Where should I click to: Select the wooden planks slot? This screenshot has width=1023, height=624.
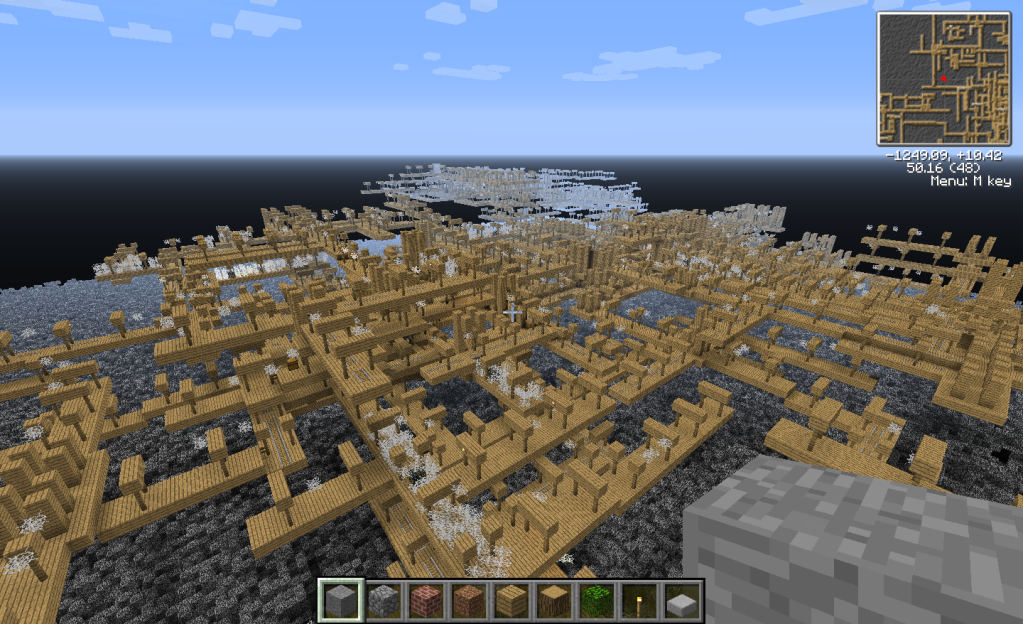511,601
